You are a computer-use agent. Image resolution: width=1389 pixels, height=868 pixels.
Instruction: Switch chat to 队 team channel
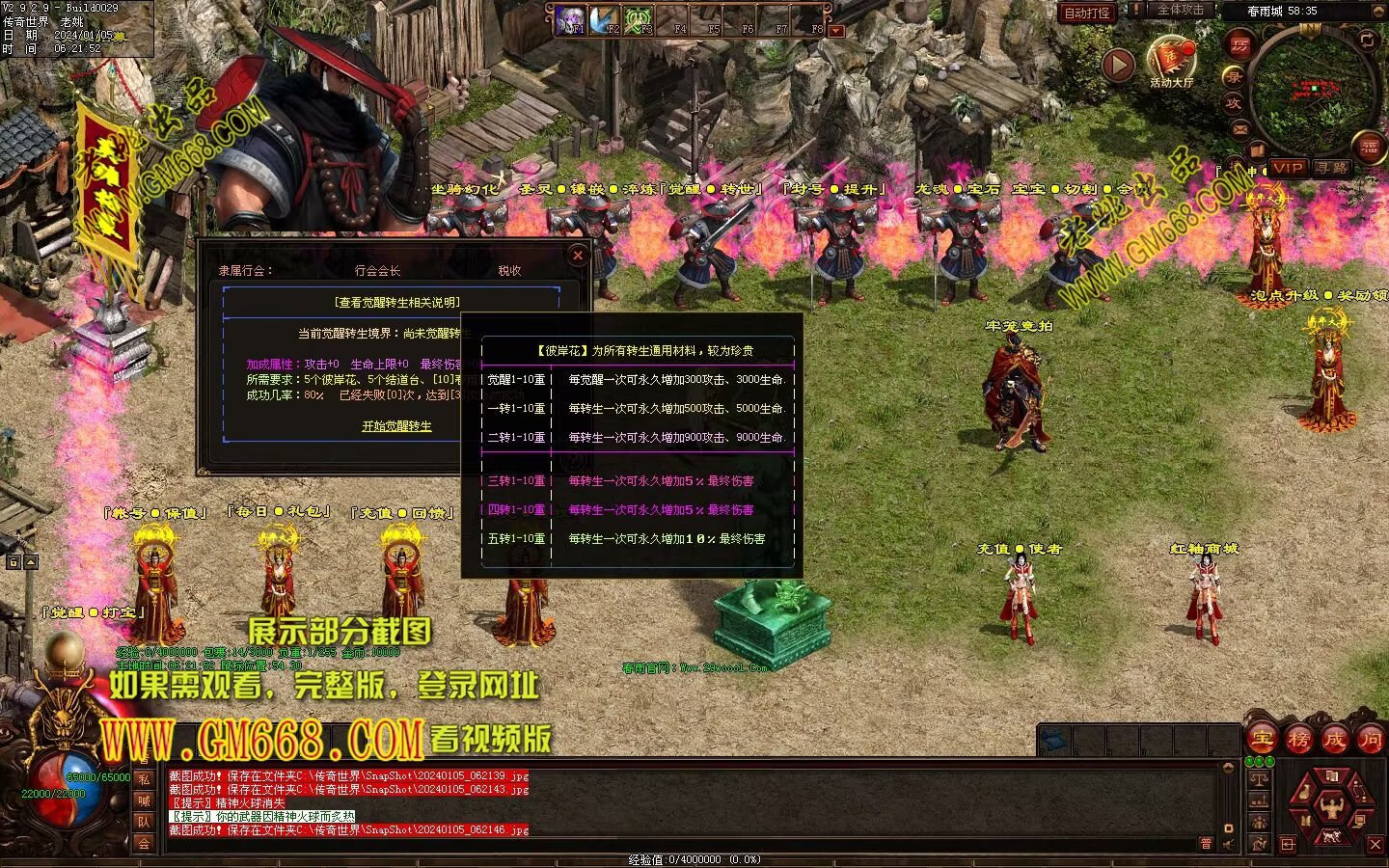point(144,822)
